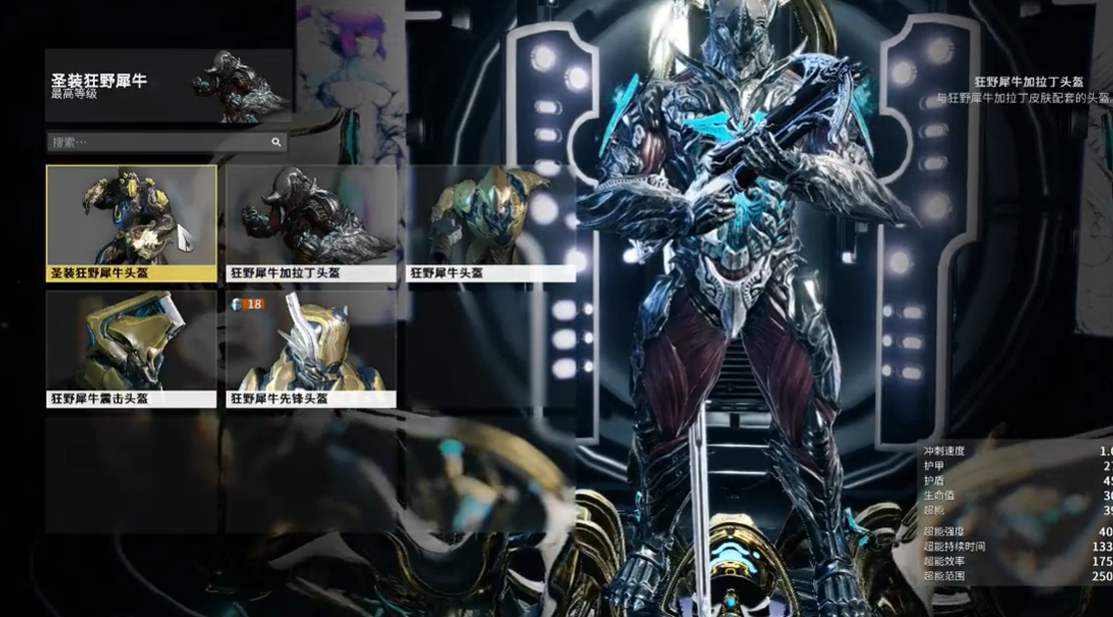
Task: Equip the 狂野犀牛震击头盔 helmet
Action: (x=131, y=349)
